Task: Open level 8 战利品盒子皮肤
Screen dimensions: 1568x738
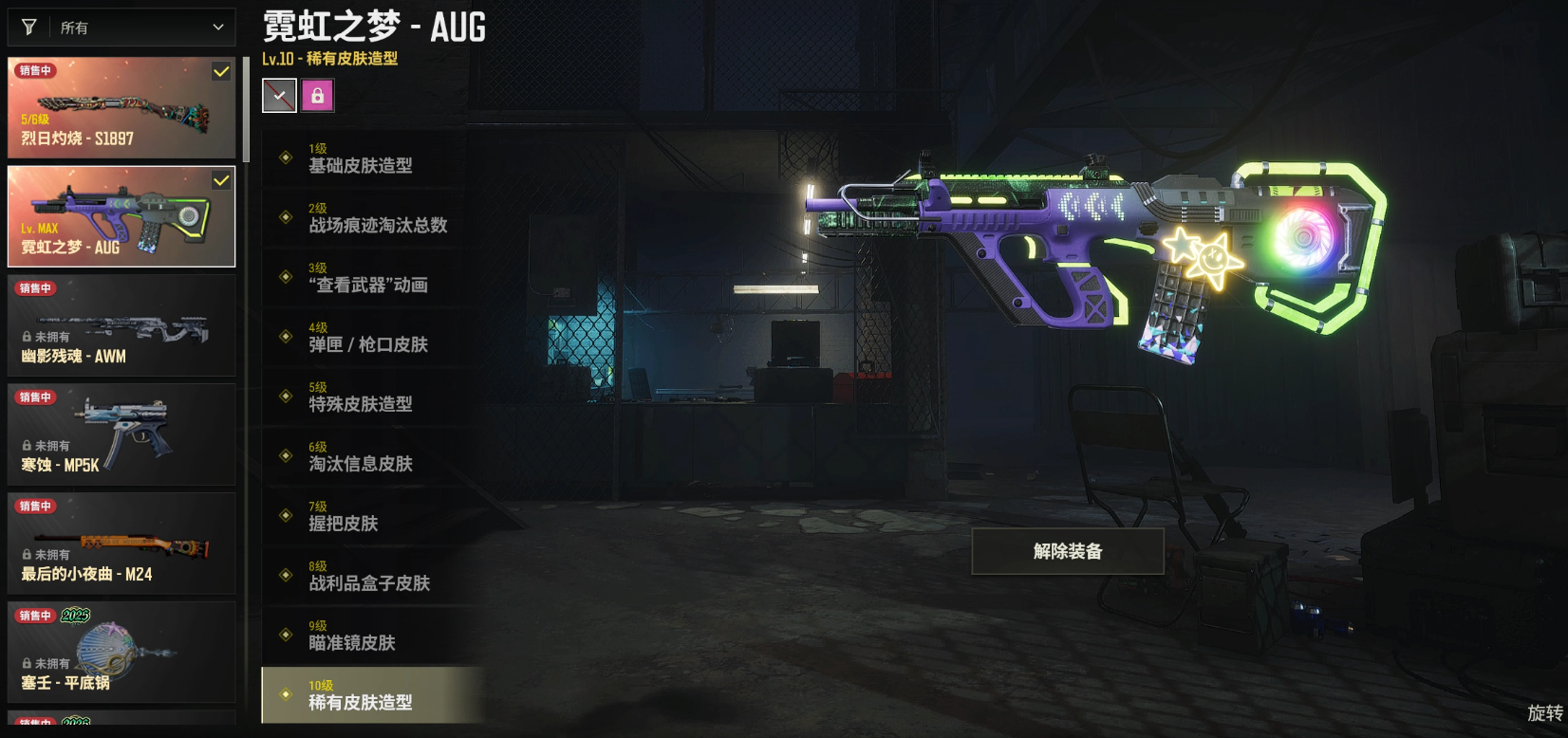Action: point(370,577)
